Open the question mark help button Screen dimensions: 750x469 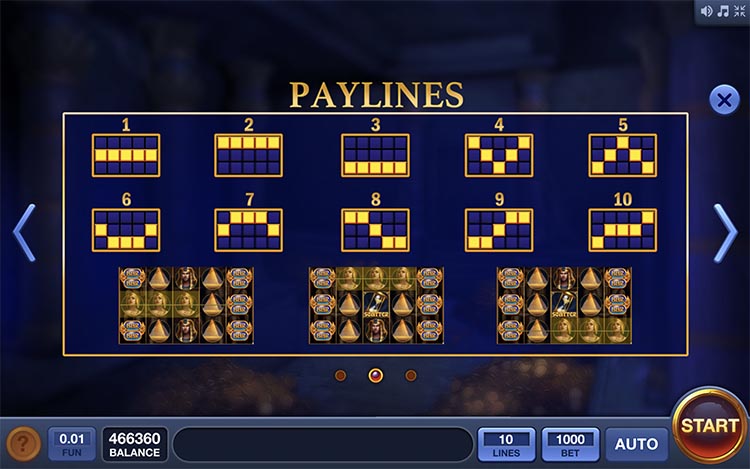click(24, 444)
